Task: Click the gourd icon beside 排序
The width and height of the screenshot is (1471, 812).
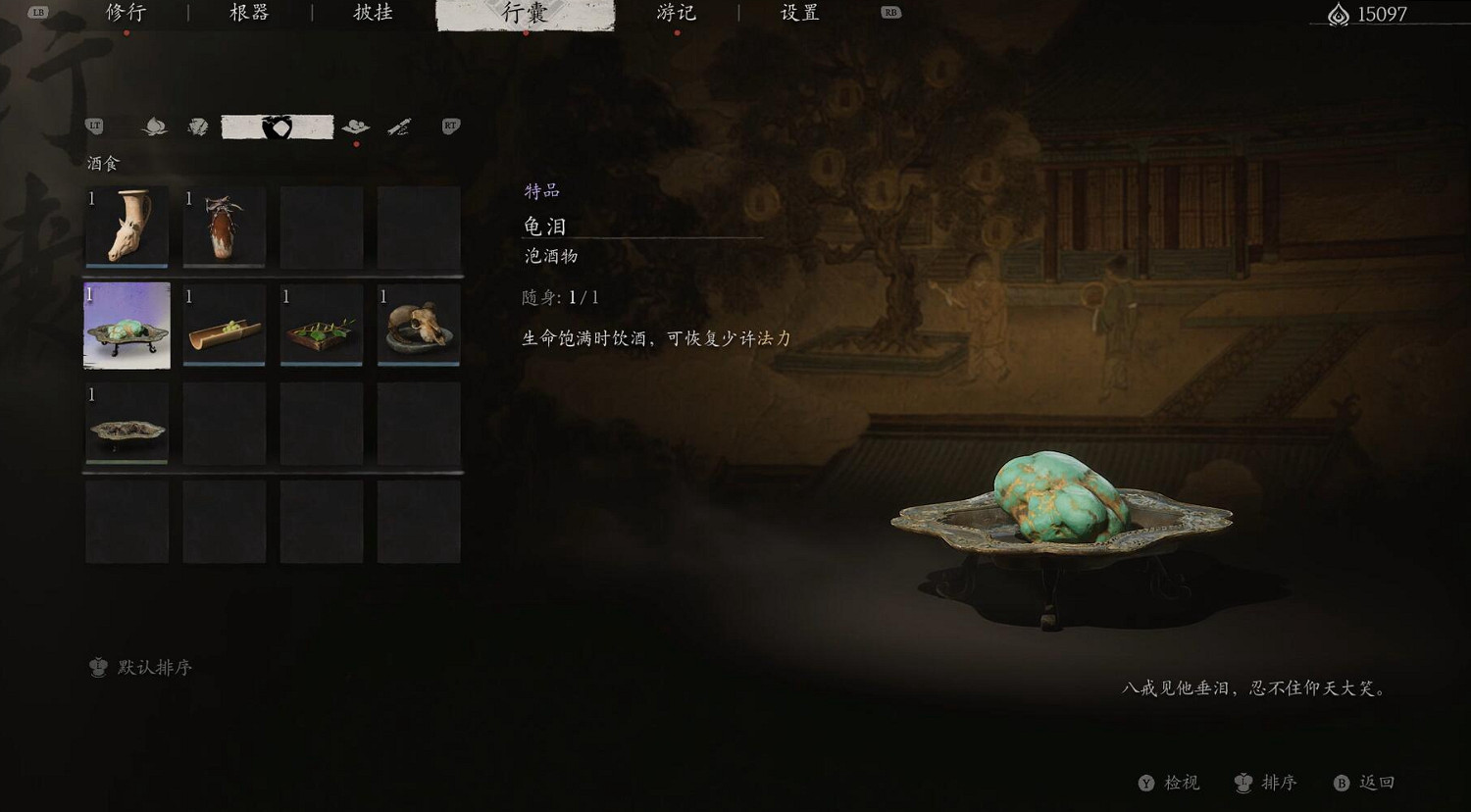Action: 1245,783
